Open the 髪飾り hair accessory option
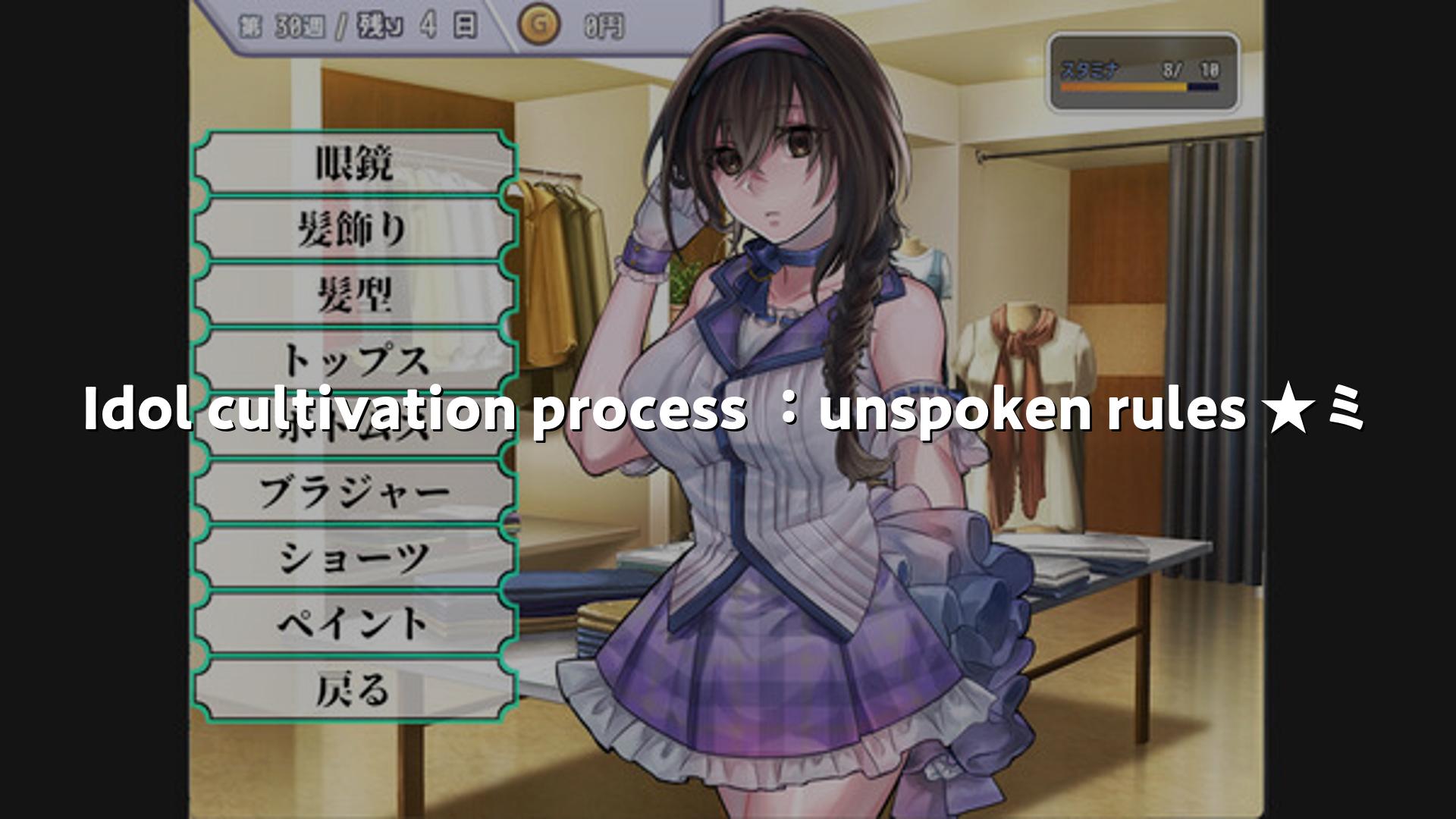 point(354,229)
